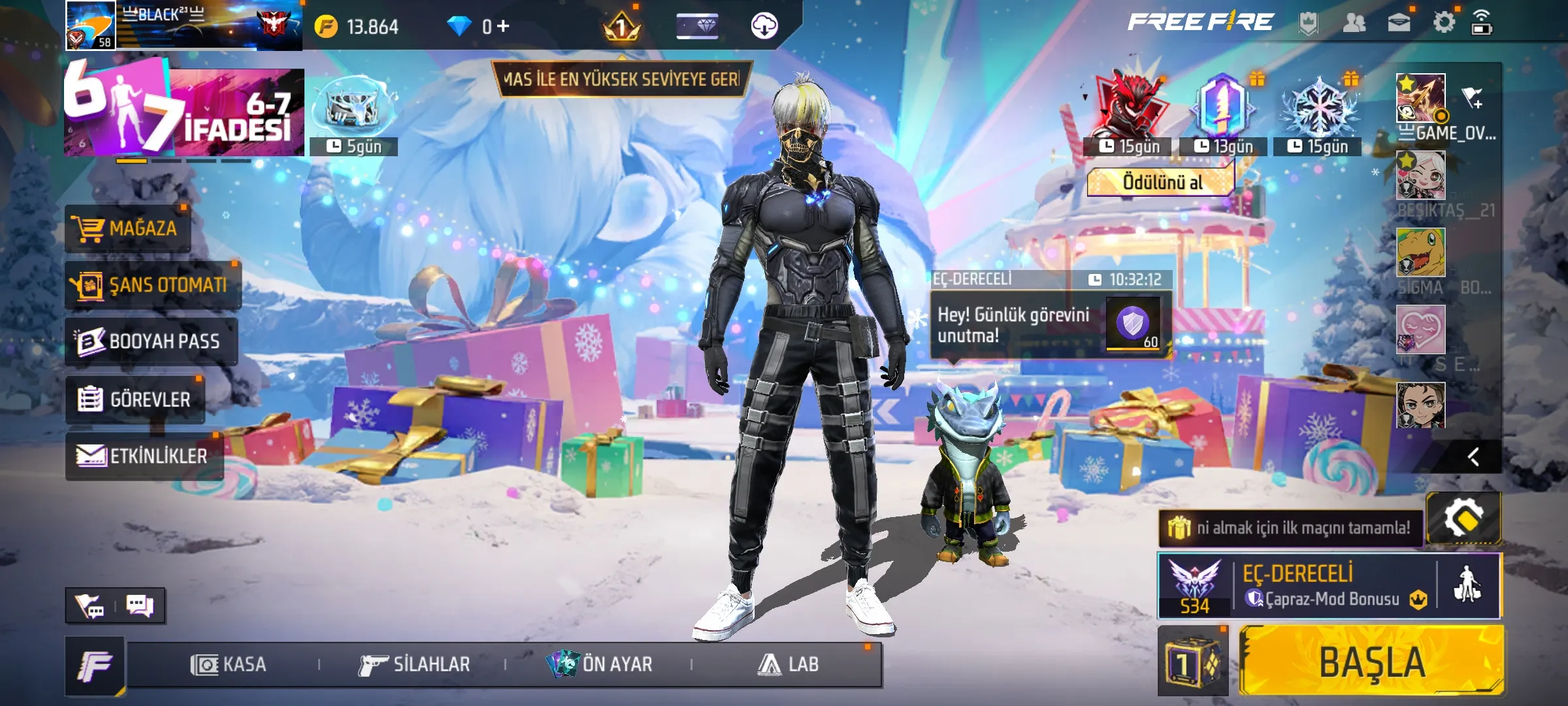Open the mail envelope icon
Image resolution: width=1568 pixels, height=706 pixels.
[x=1398, y=23]
